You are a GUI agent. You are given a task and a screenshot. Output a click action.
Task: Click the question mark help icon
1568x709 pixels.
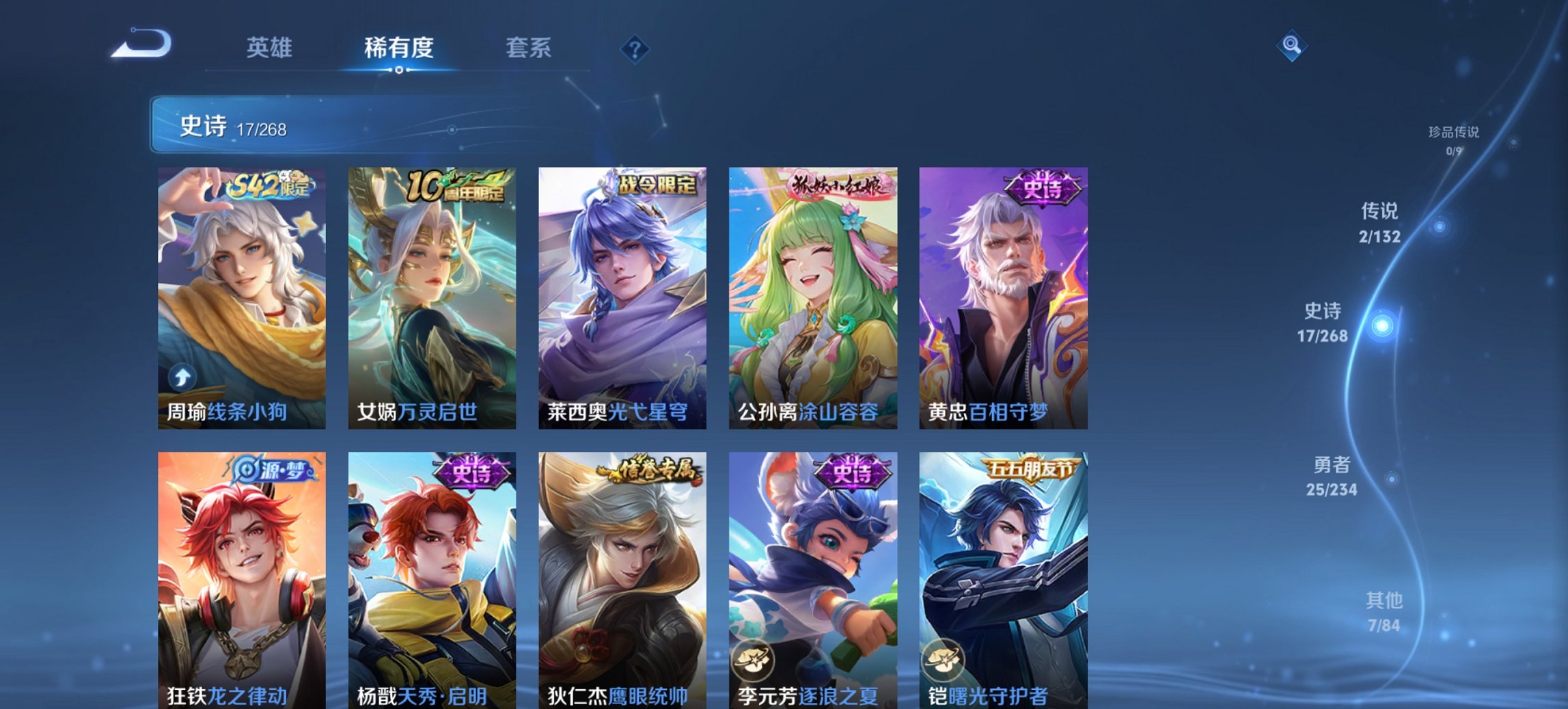[x=635, y=48]
